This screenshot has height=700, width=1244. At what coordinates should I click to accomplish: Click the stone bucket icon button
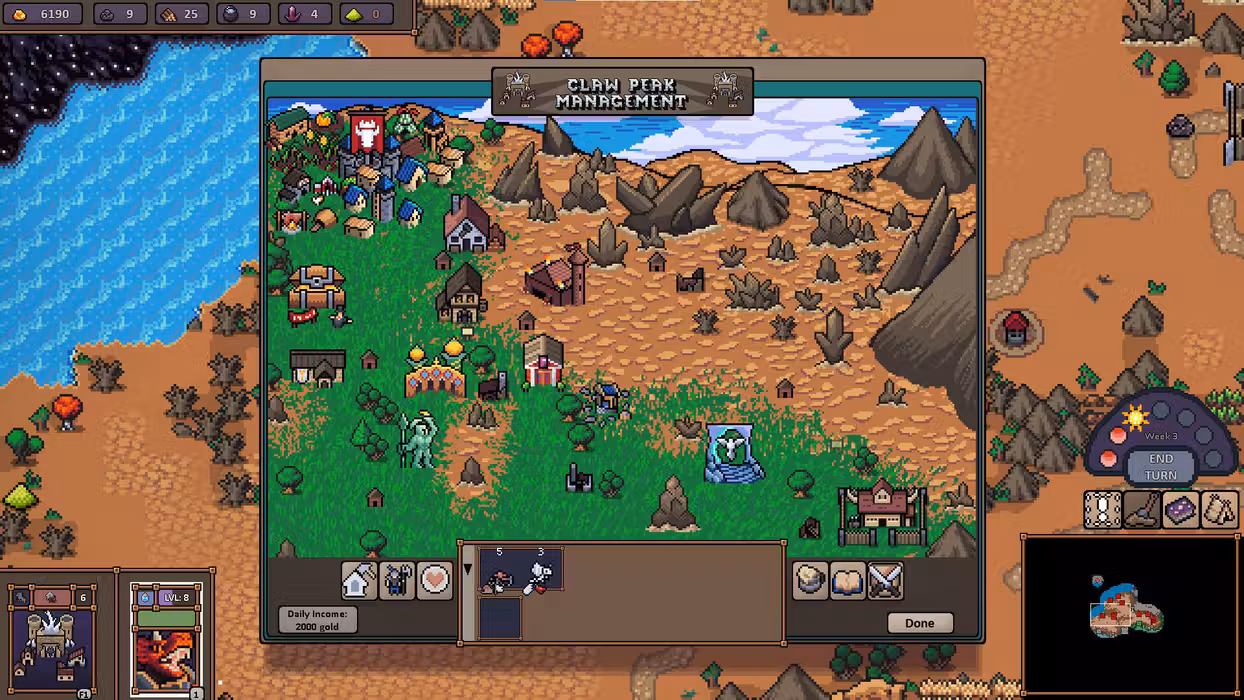(x=811, y=580)
